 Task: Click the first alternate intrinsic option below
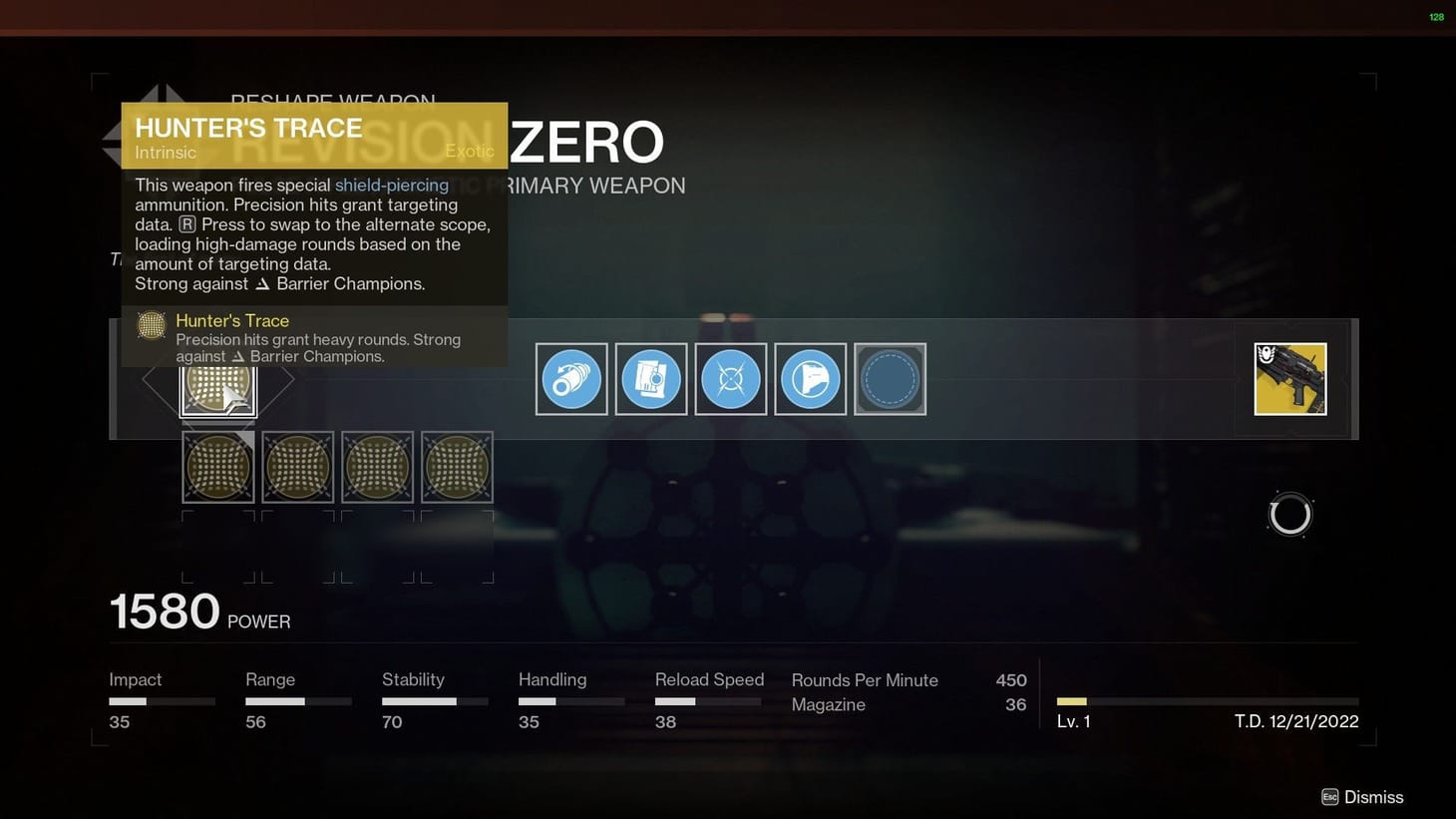(217, 466)
